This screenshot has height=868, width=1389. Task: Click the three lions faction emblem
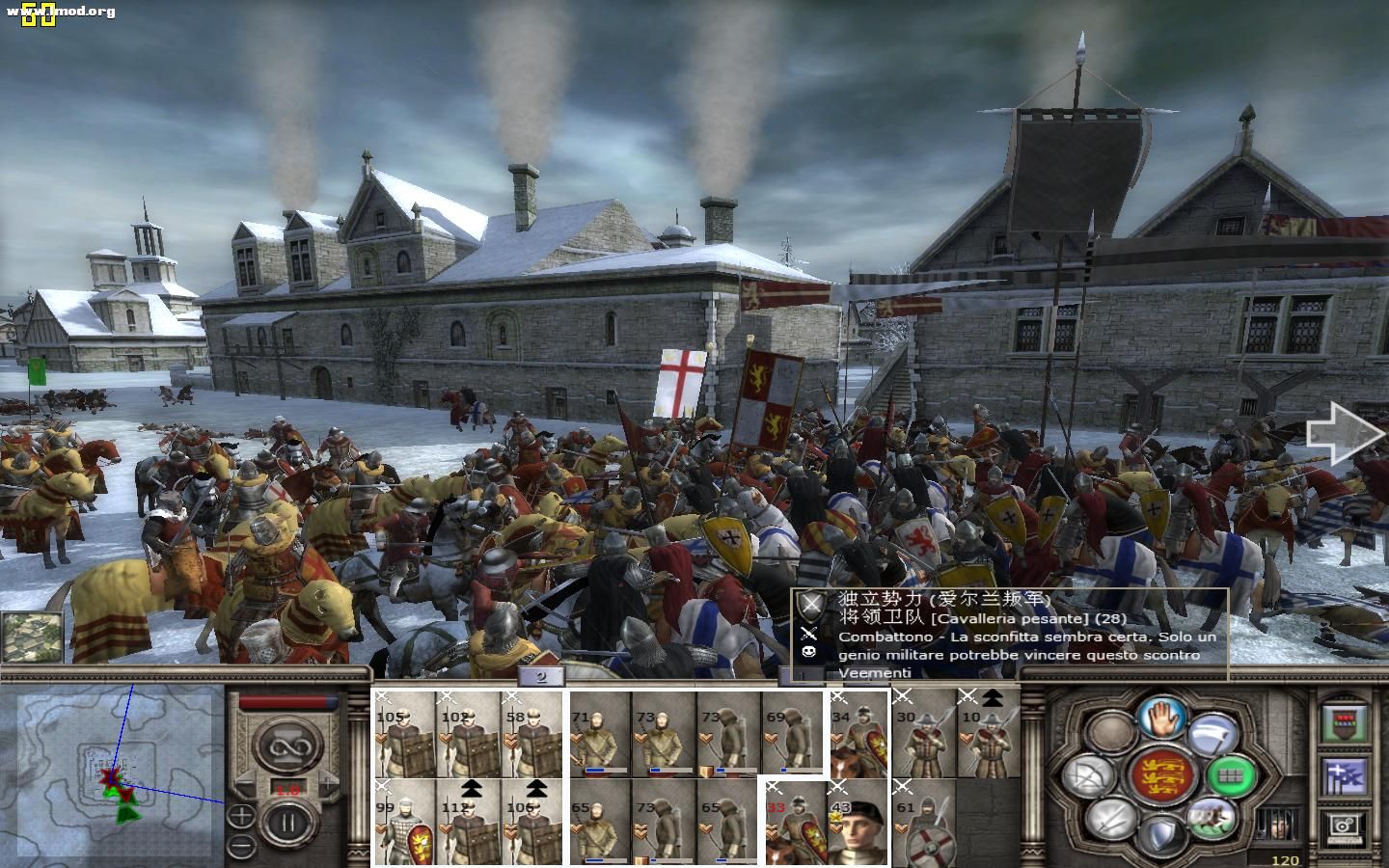tap(1161, 775)
